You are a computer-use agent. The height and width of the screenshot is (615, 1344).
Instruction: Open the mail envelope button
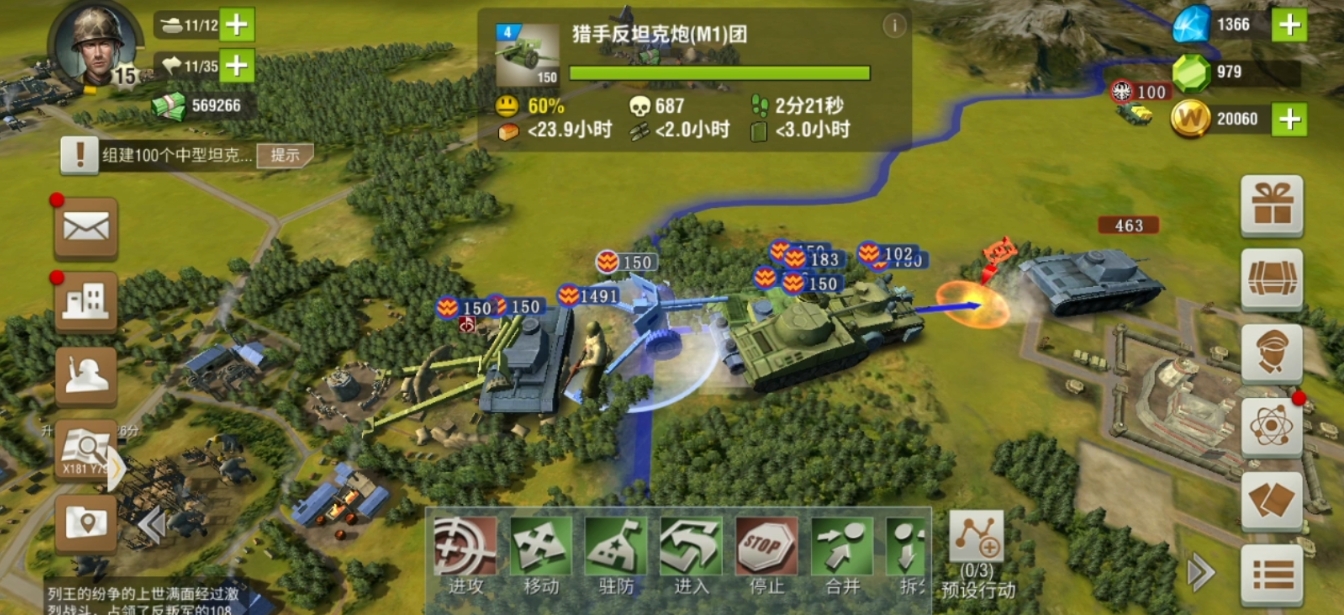[86, 227]
